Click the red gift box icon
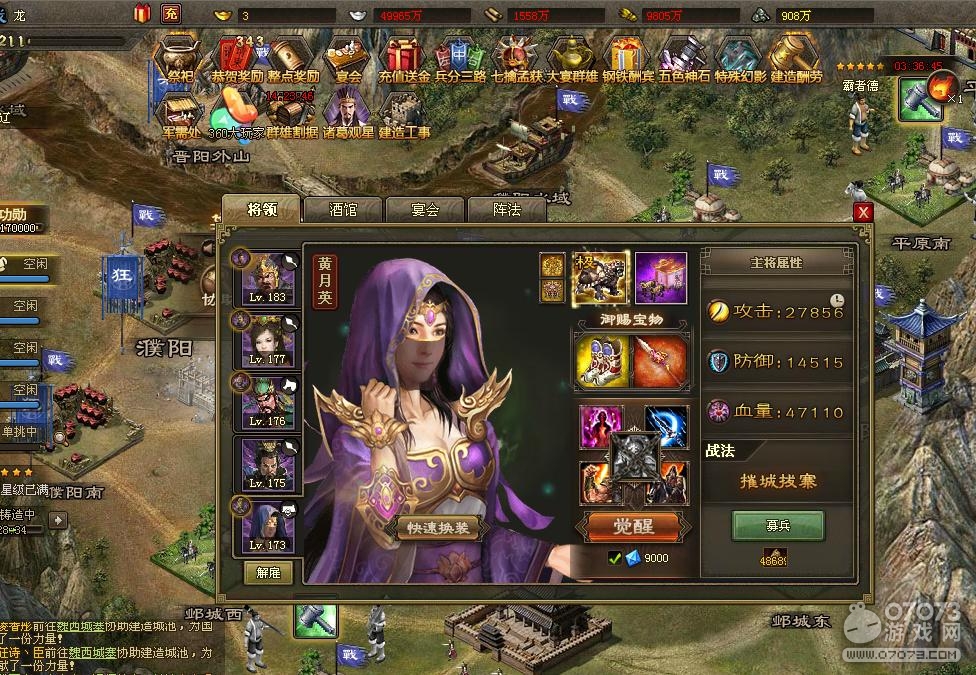976x675 pixels. pyautogui.click(x=141, y=14)
